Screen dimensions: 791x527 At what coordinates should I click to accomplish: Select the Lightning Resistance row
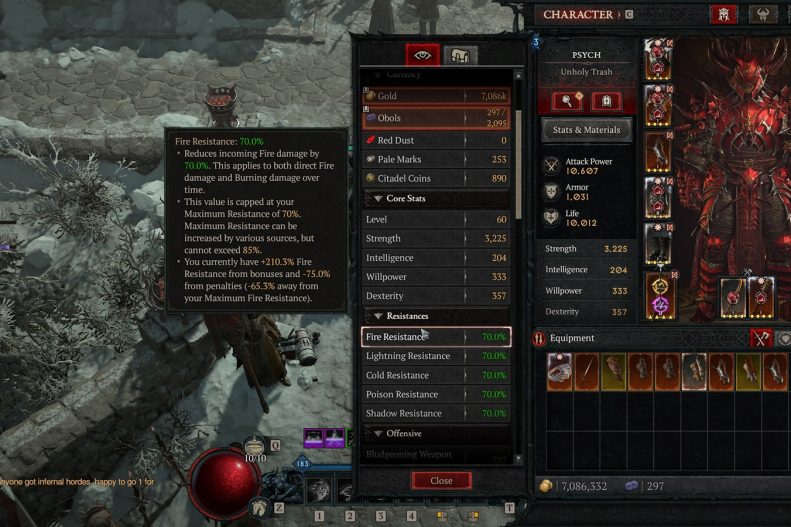pos(436,356)
